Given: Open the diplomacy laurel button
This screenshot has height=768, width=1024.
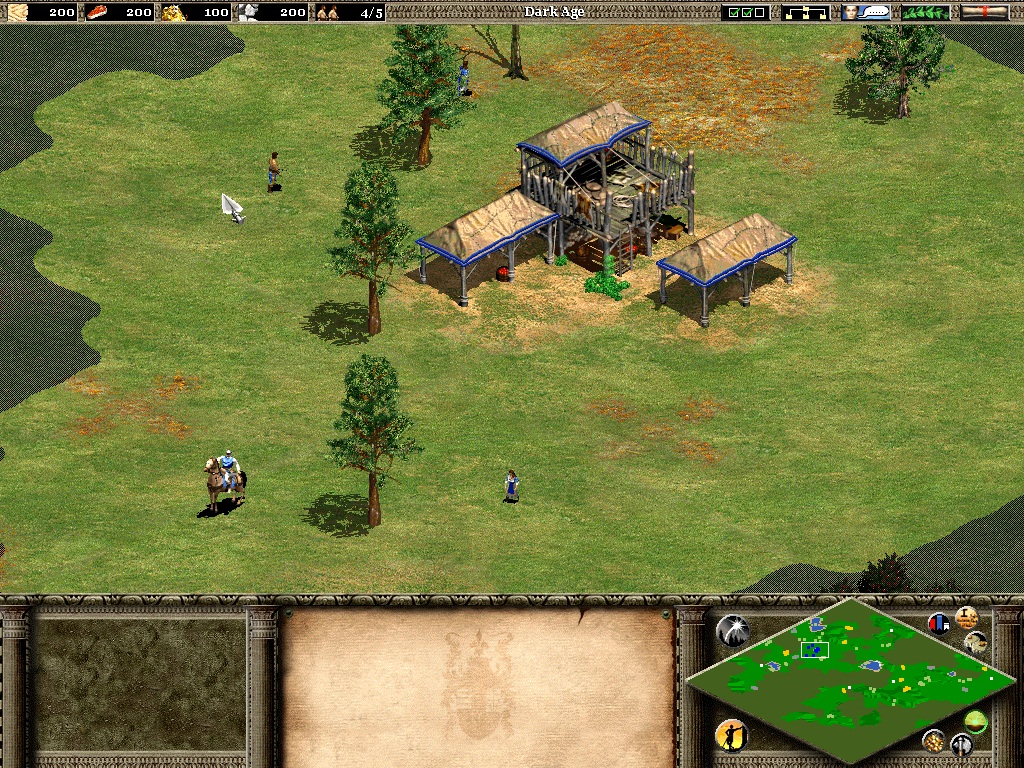Looking at the screenshot, I should [925, 12].
